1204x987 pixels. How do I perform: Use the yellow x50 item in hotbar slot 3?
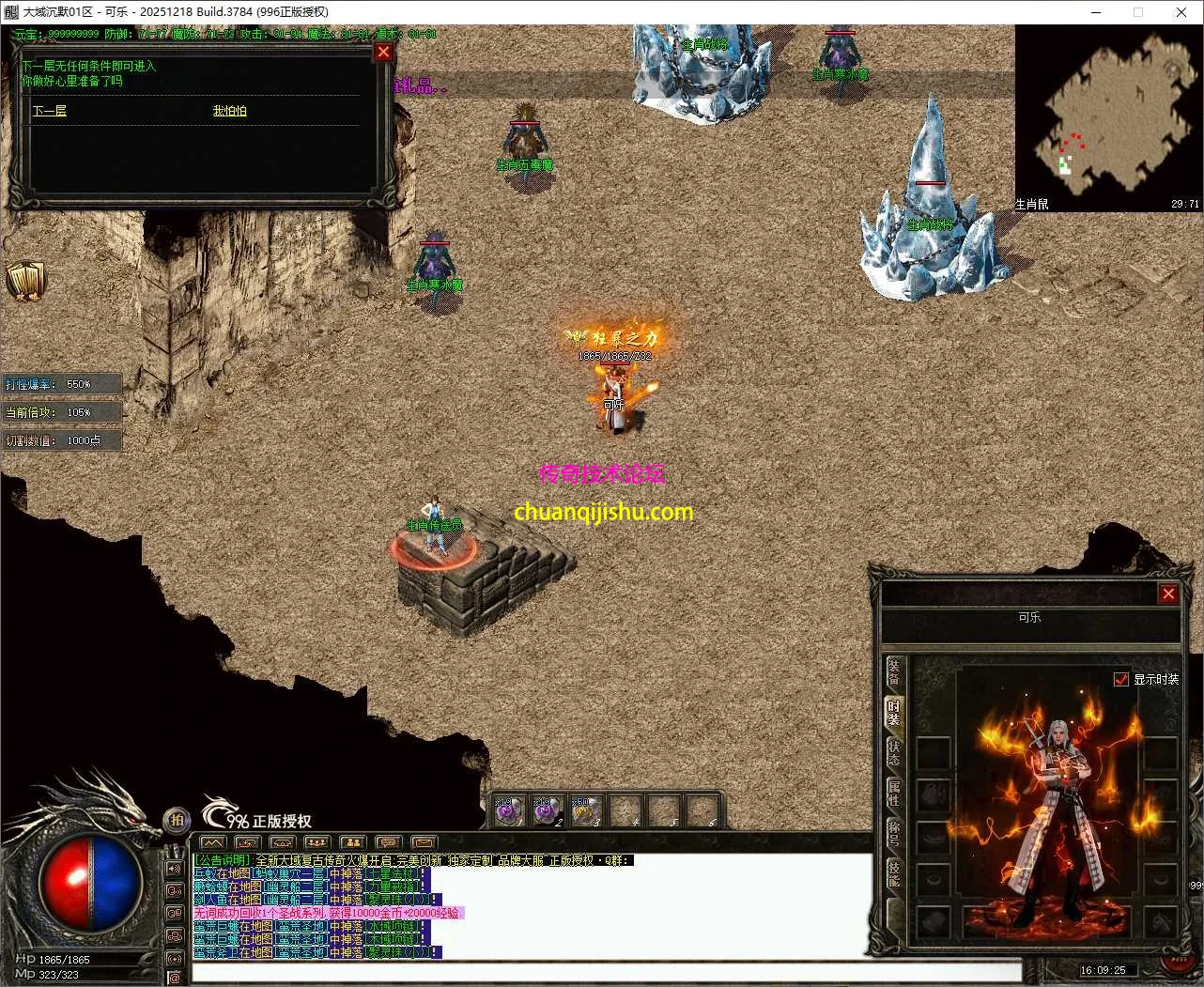coord(586,810)
